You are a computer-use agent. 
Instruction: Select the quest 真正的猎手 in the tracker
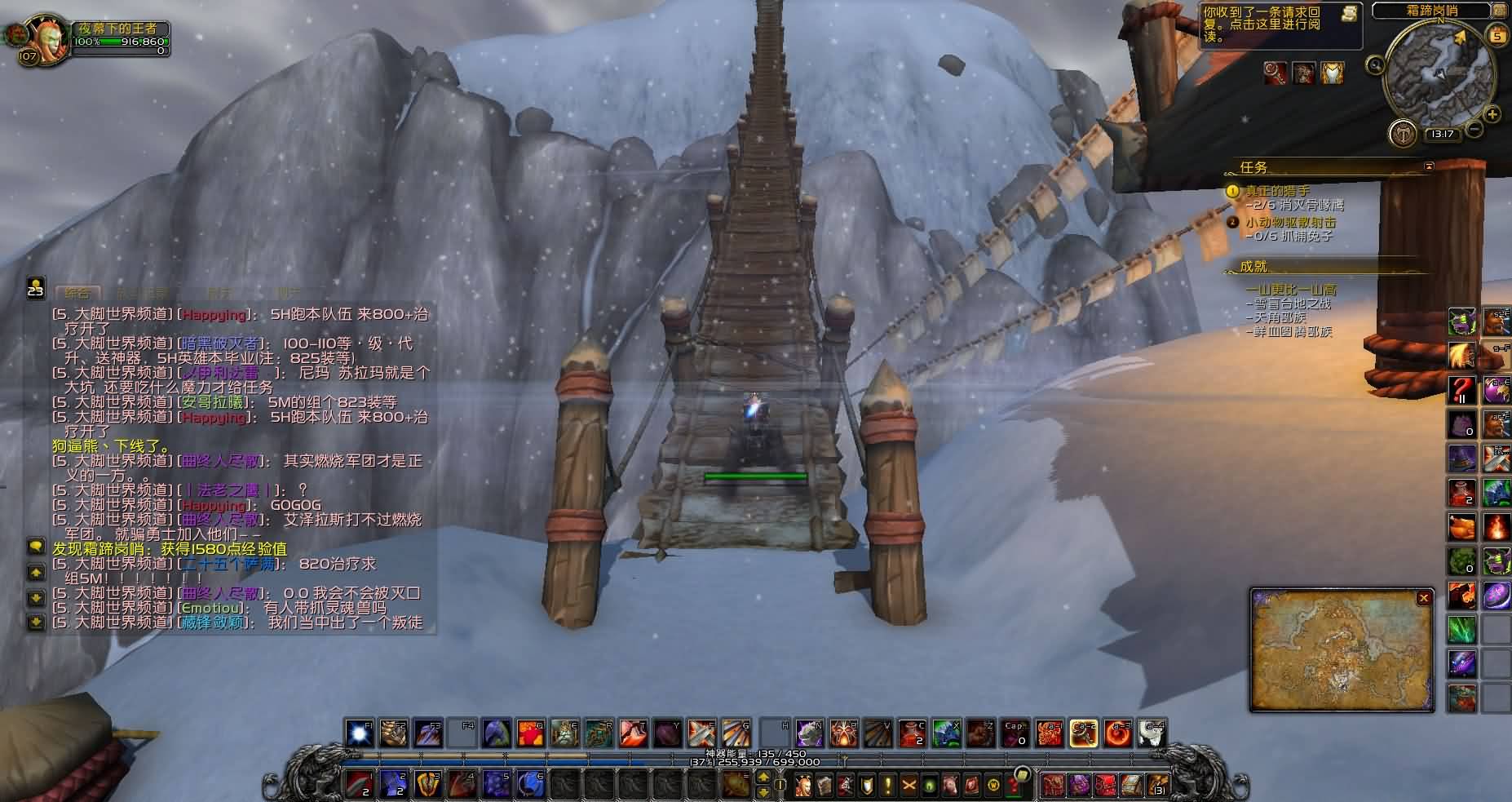click(x=1278, y=191)
